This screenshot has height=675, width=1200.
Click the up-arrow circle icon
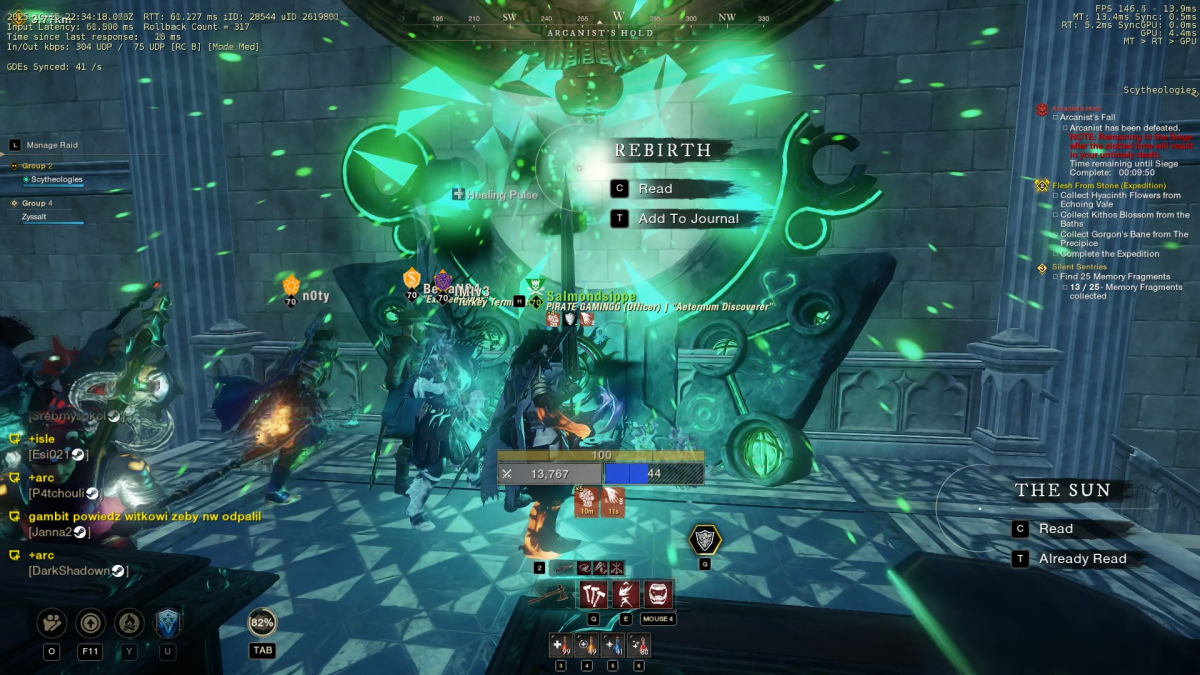pos(90,623)
